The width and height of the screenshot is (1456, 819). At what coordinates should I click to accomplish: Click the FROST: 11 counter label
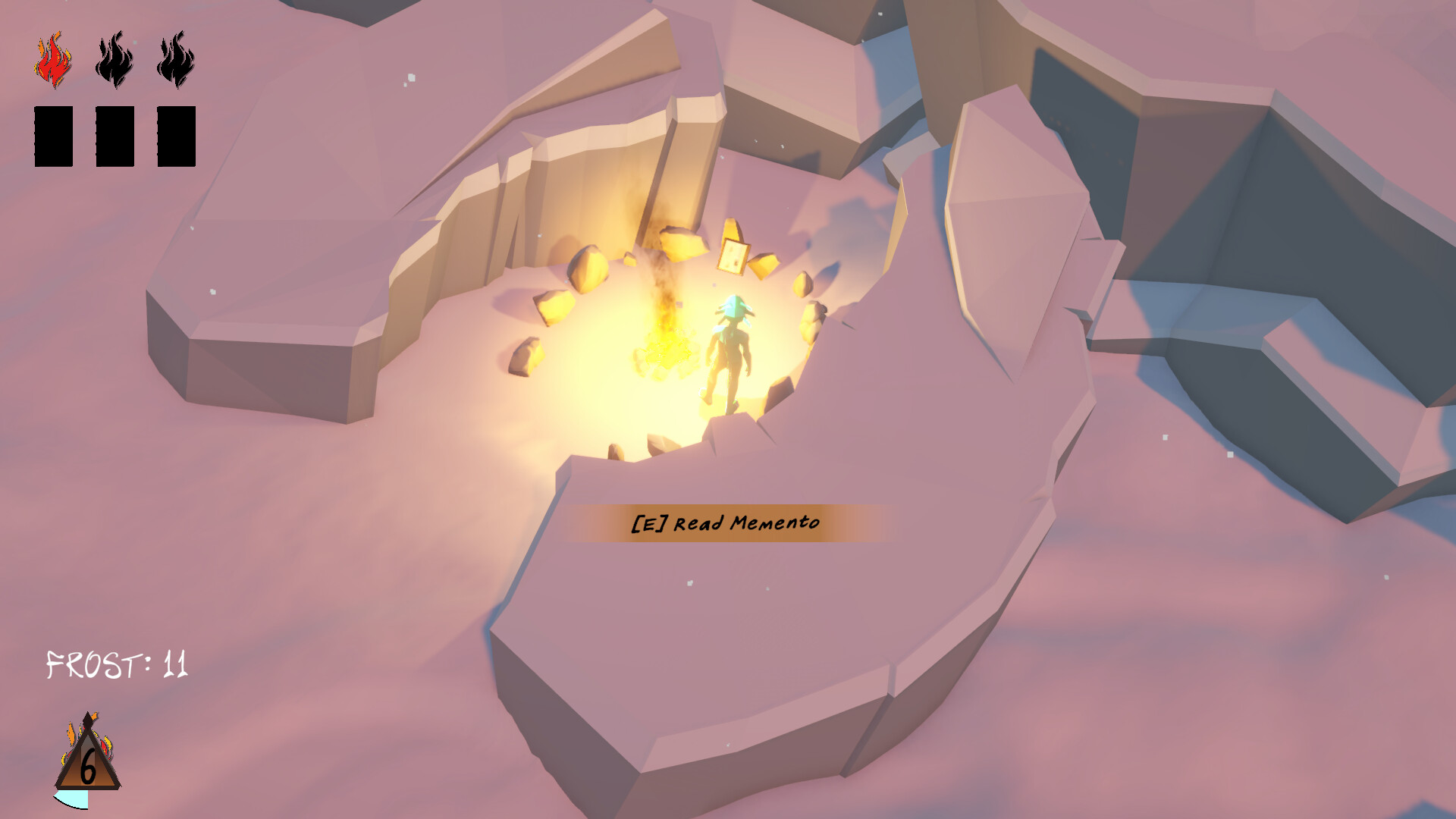[x=118, y=662]
